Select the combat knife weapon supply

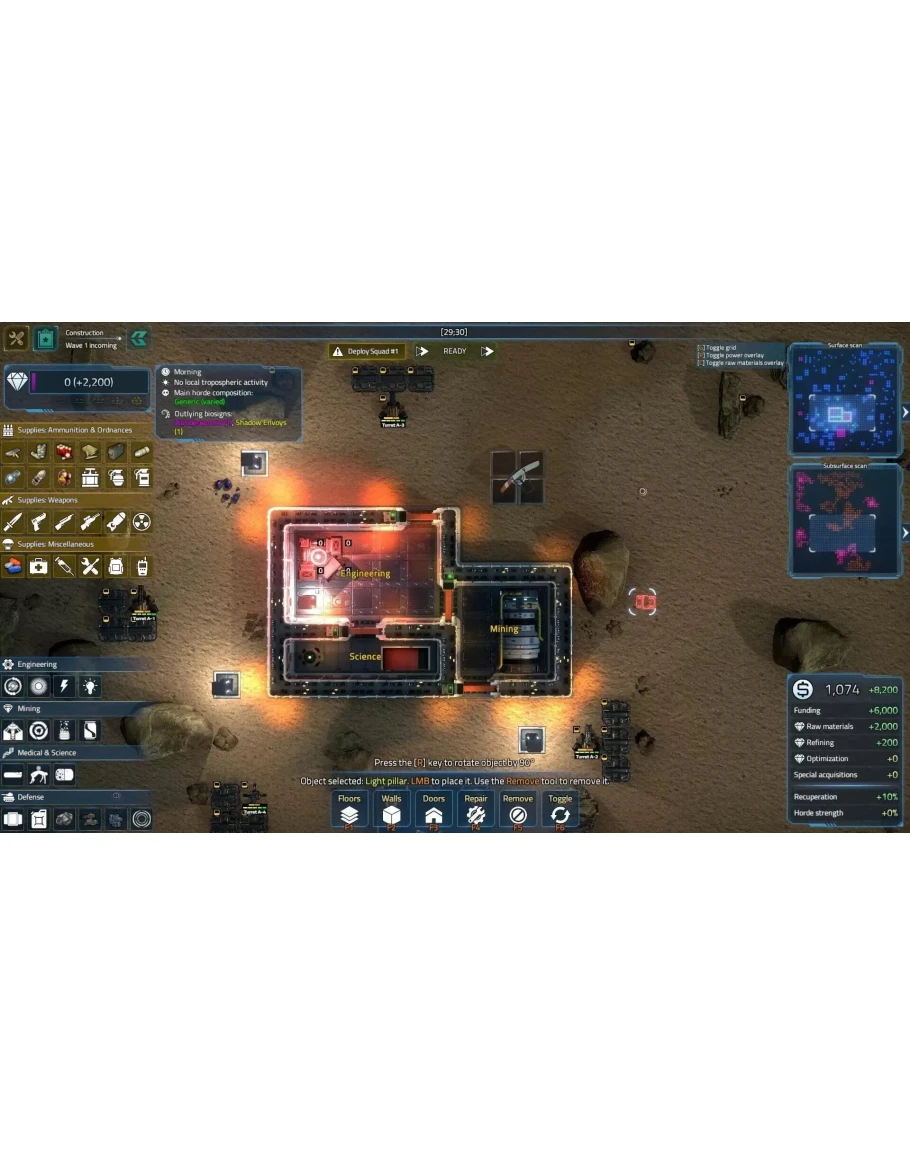(13, 522)
